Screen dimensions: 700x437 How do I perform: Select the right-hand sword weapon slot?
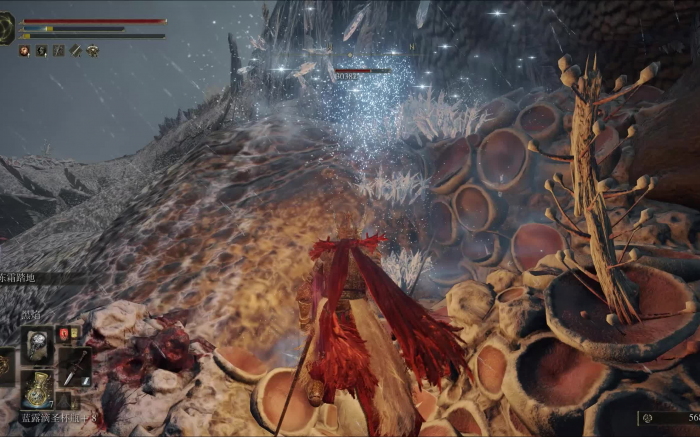[75, 366]
